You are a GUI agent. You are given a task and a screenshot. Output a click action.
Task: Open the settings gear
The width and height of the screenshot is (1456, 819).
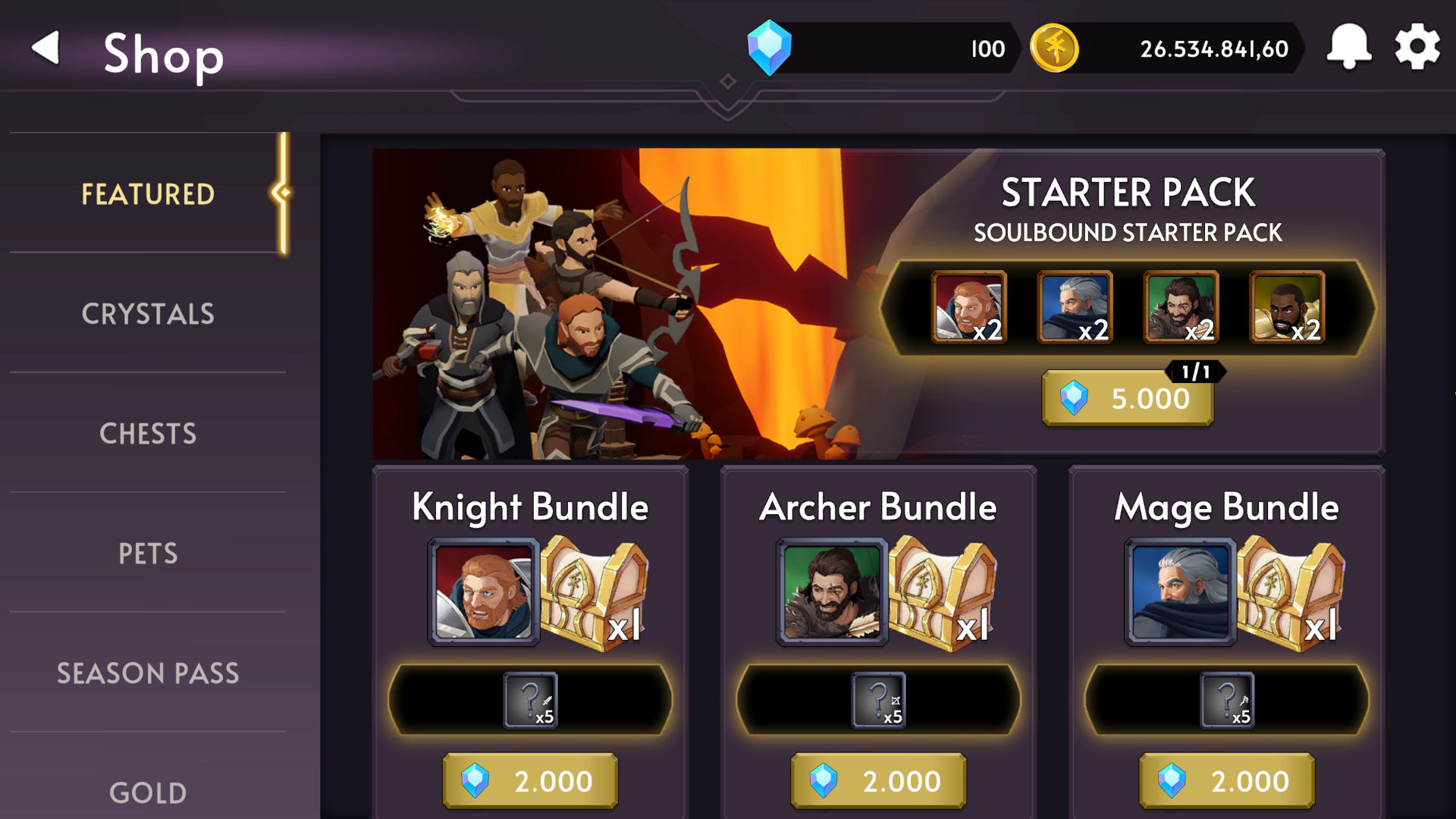point(1416,48)
